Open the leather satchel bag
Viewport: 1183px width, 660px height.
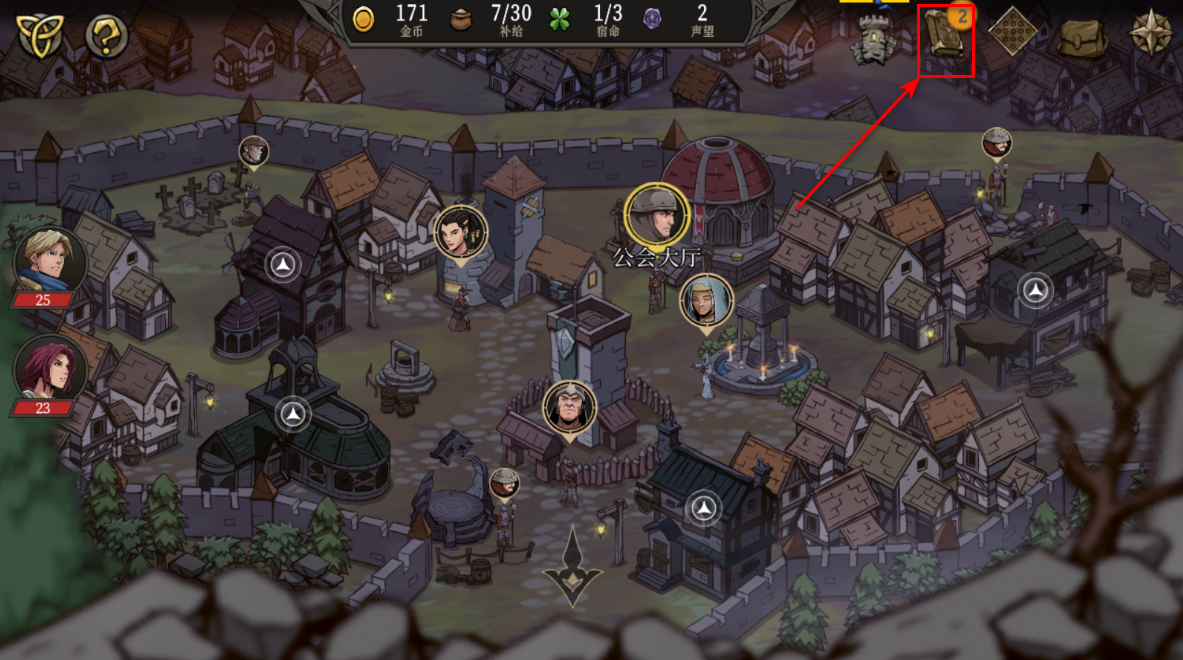[1082, 36]
